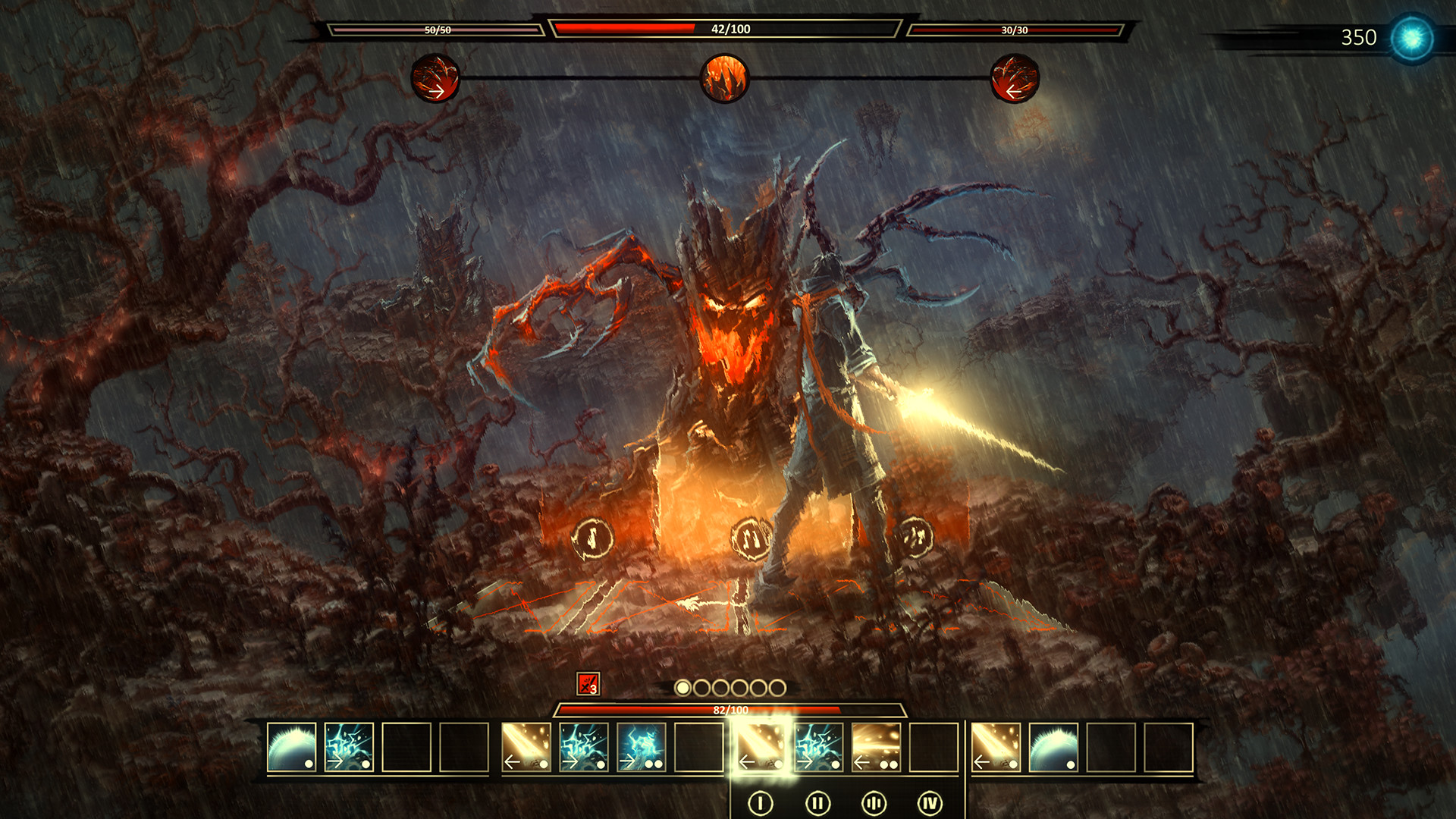
Task: Click the left enemy portrait with right arrow
Action: [x=435, y=78]
